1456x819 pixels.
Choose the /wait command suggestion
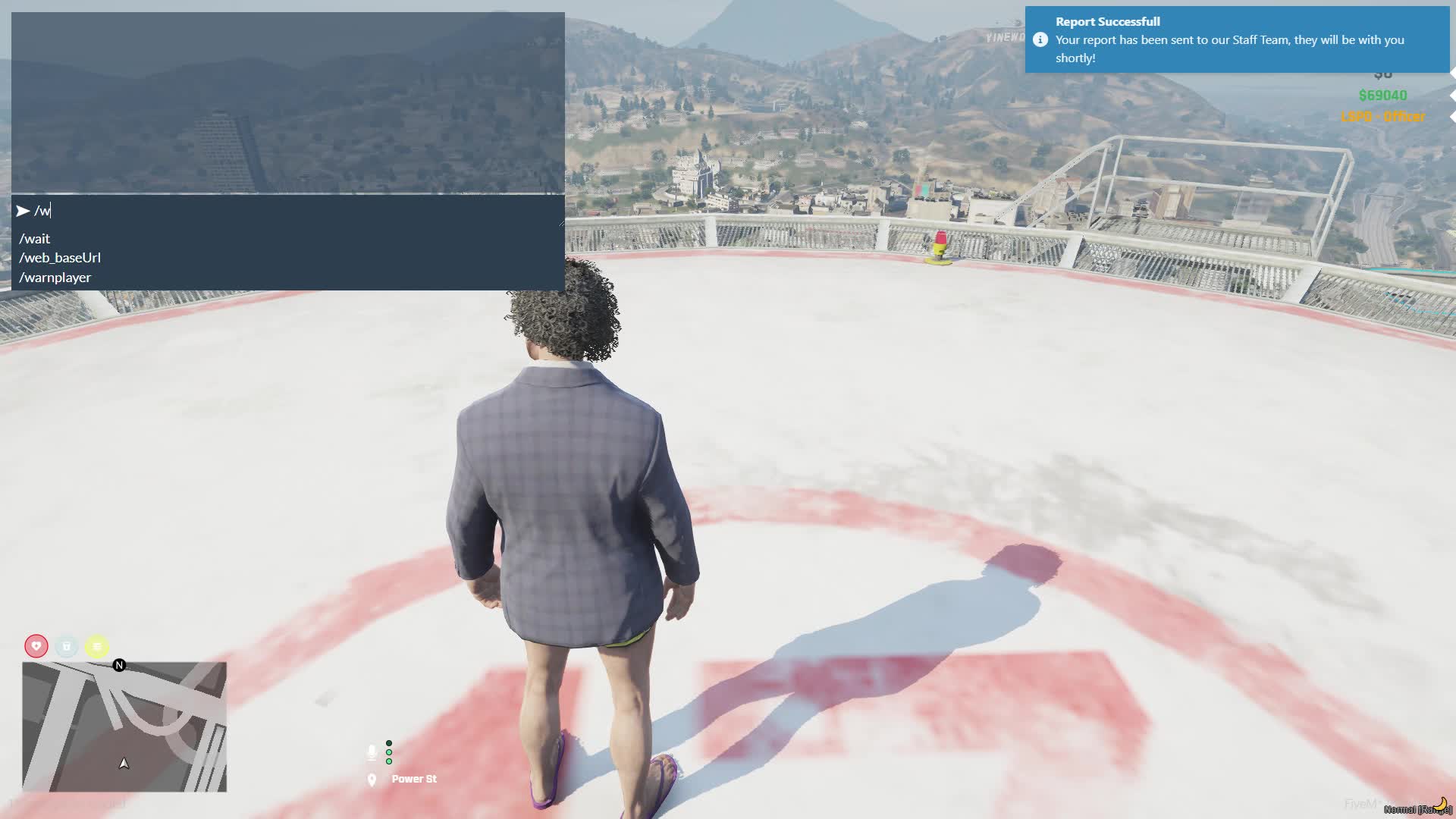(35, 239)
